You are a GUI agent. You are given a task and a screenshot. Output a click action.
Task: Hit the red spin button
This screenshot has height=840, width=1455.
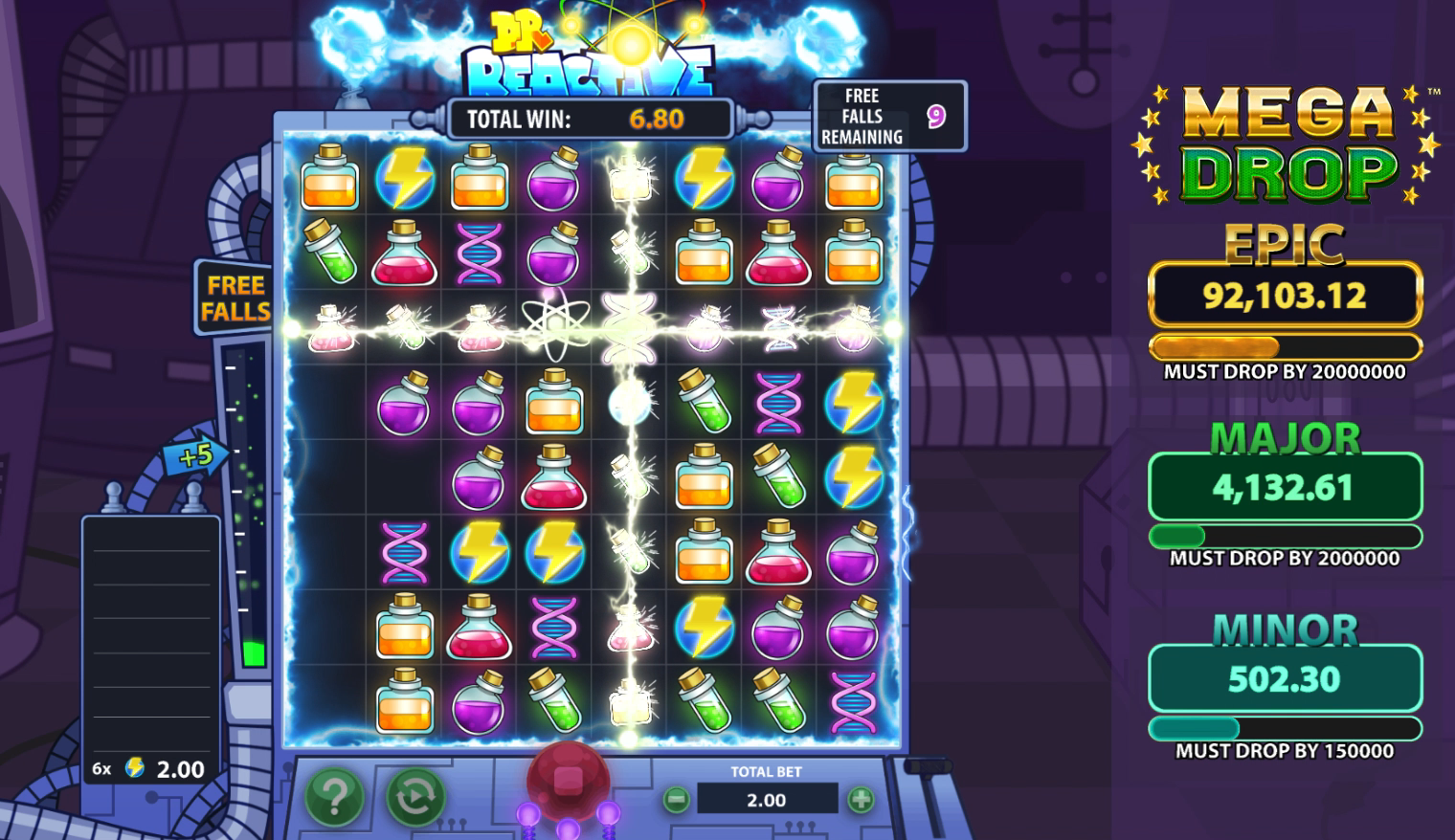tap(568, 779)
